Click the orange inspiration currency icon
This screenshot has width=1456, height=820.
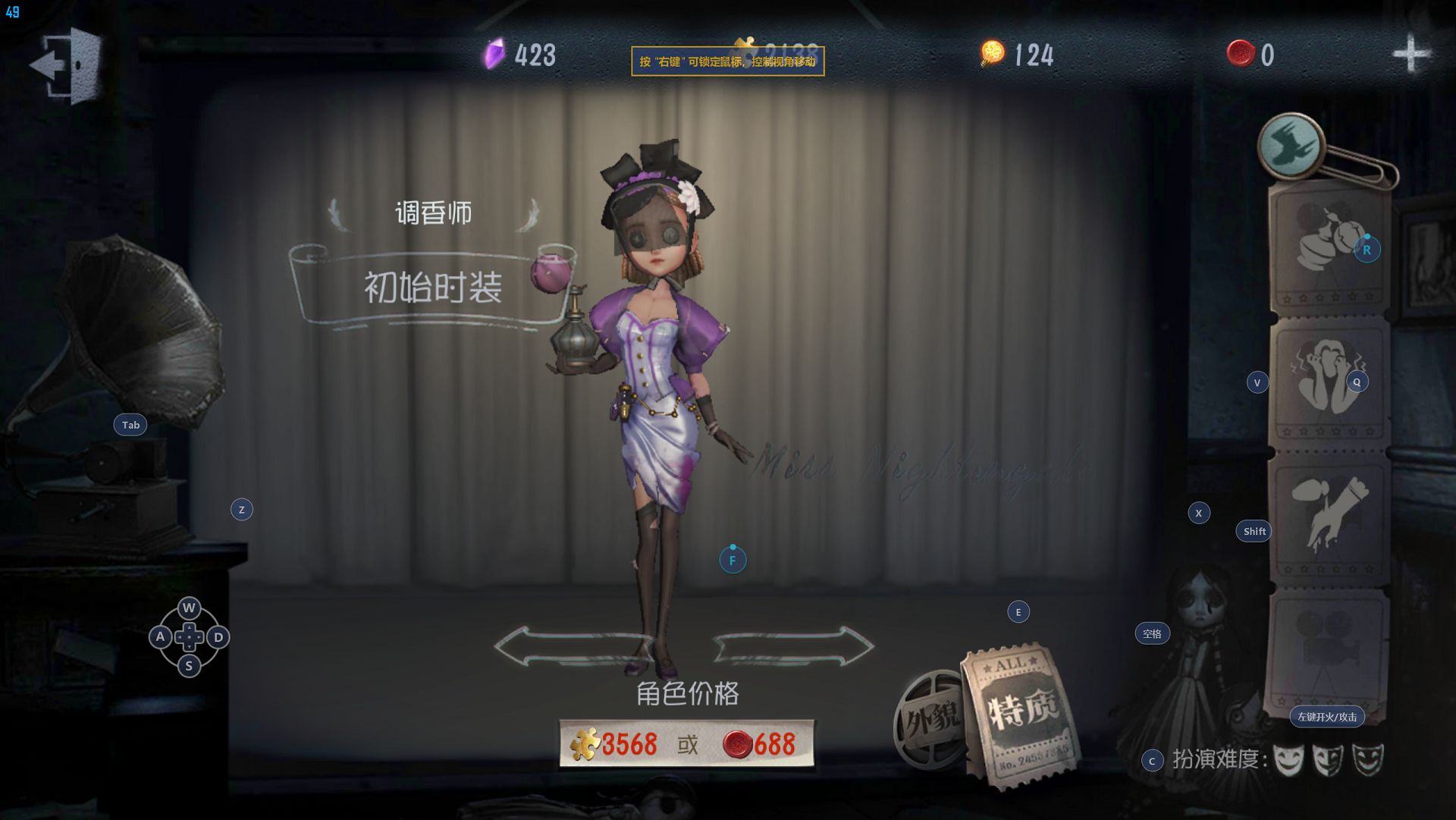click(992, 53)
